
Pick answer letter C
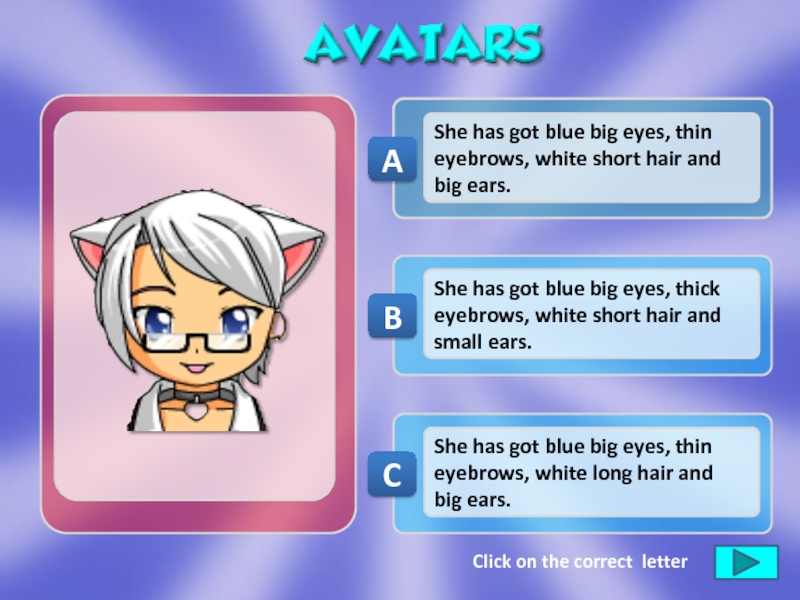(393, 476)
